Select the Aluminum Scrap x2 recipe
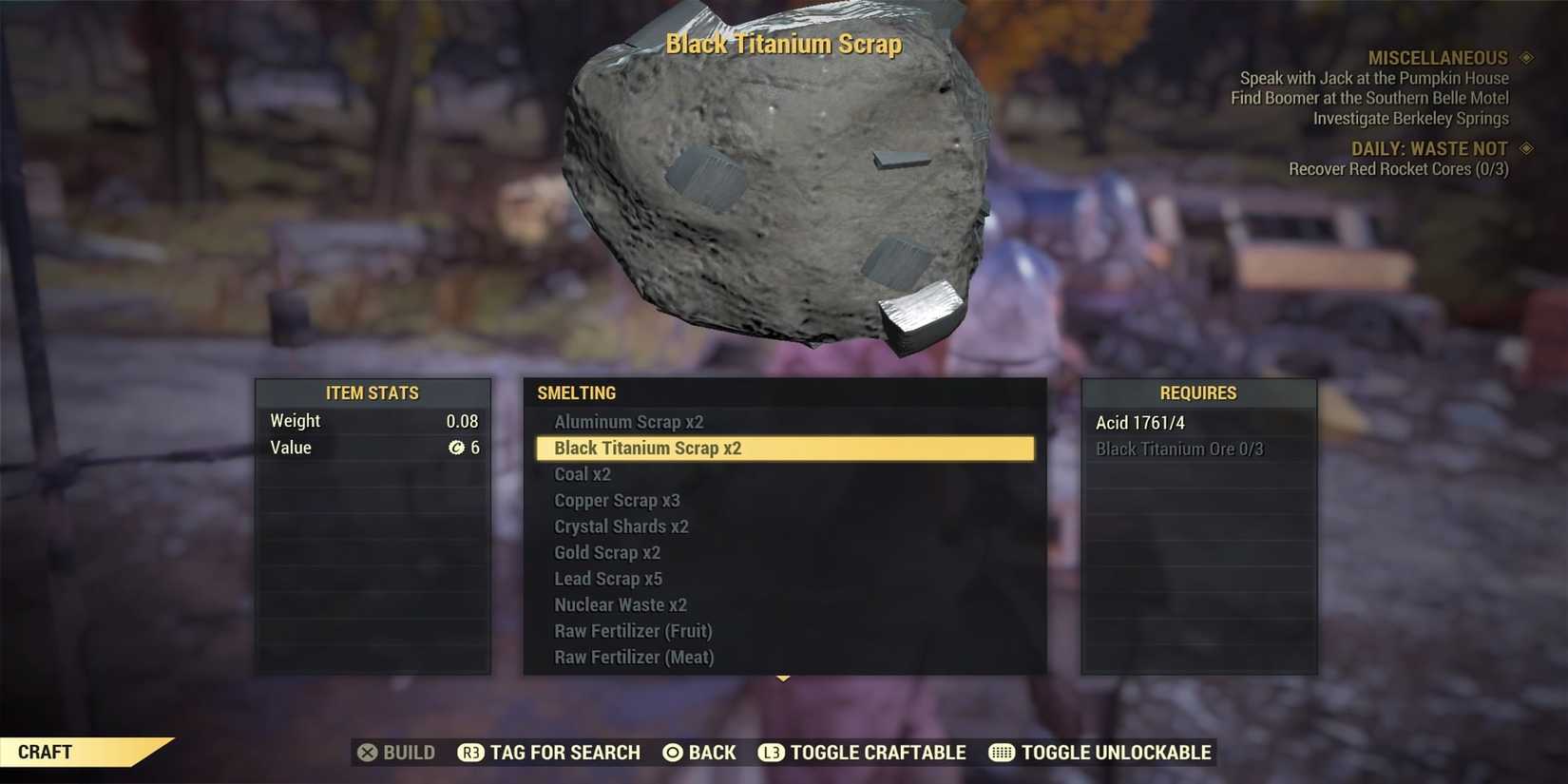1568x784 pixels. point(628,421)
